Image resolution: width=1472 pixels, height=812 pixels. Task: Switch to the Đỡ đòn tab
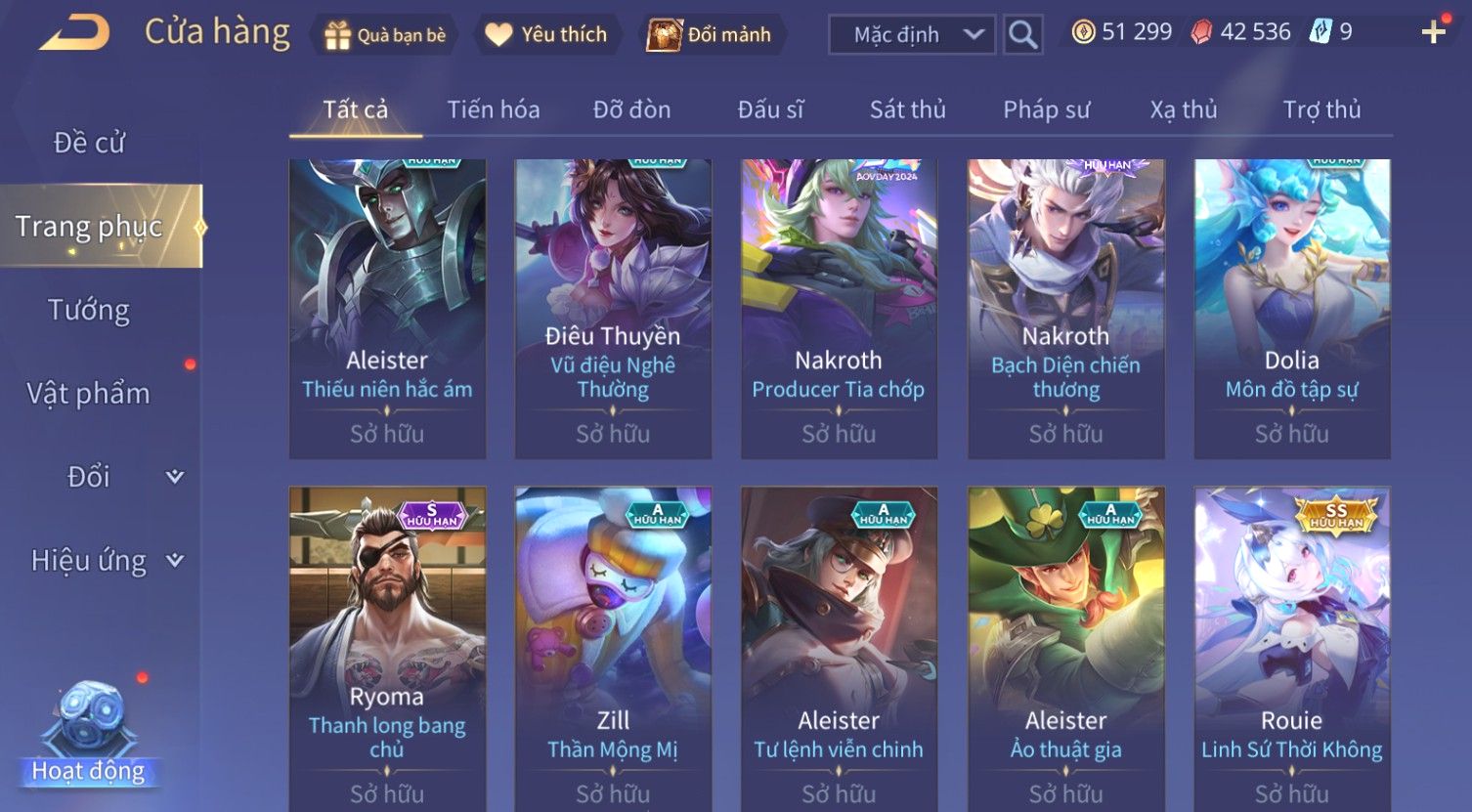pyautogui.click(x=631, y=109)
